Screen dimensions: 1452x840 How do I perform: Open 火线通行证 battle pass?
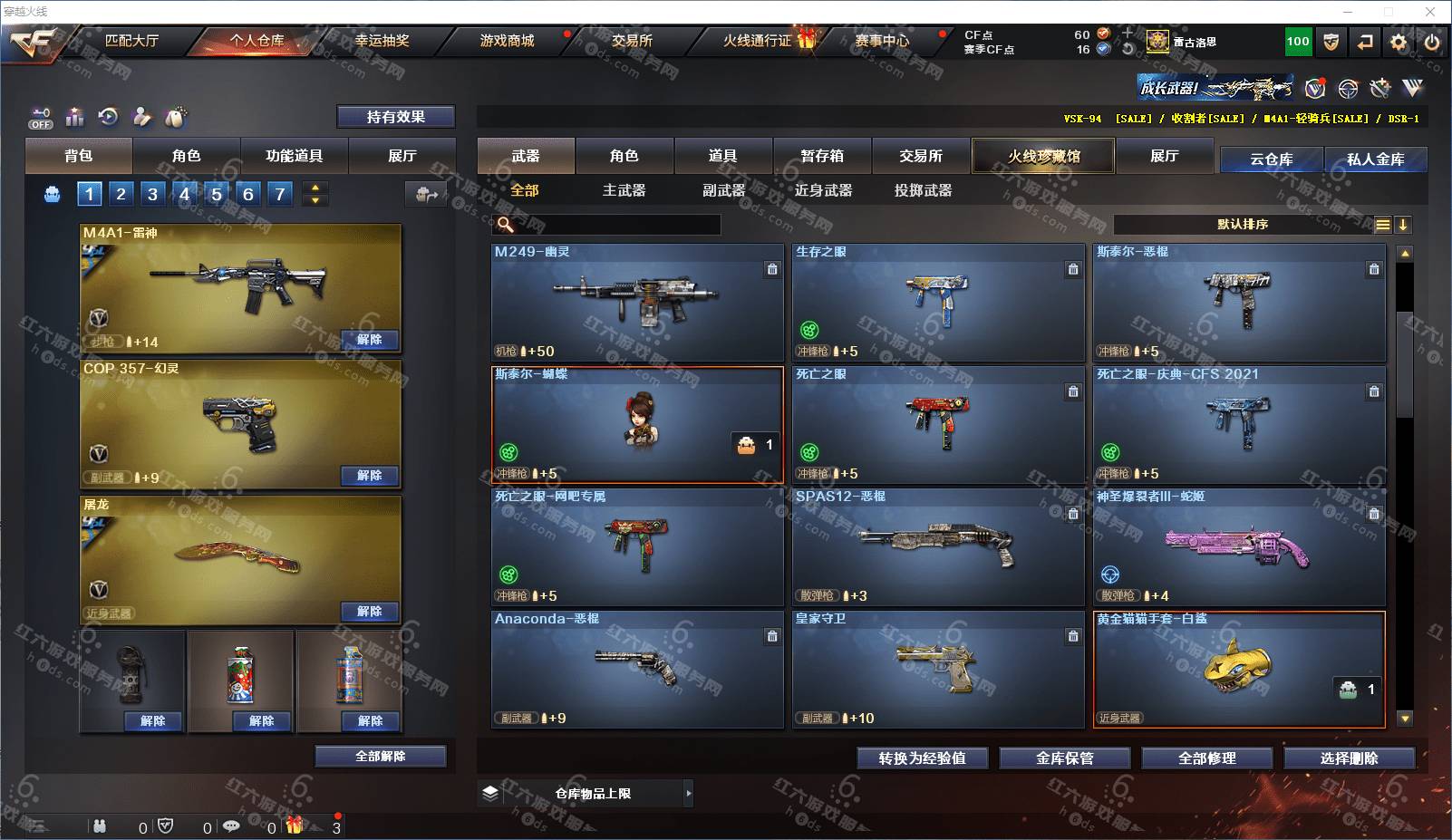758,41
